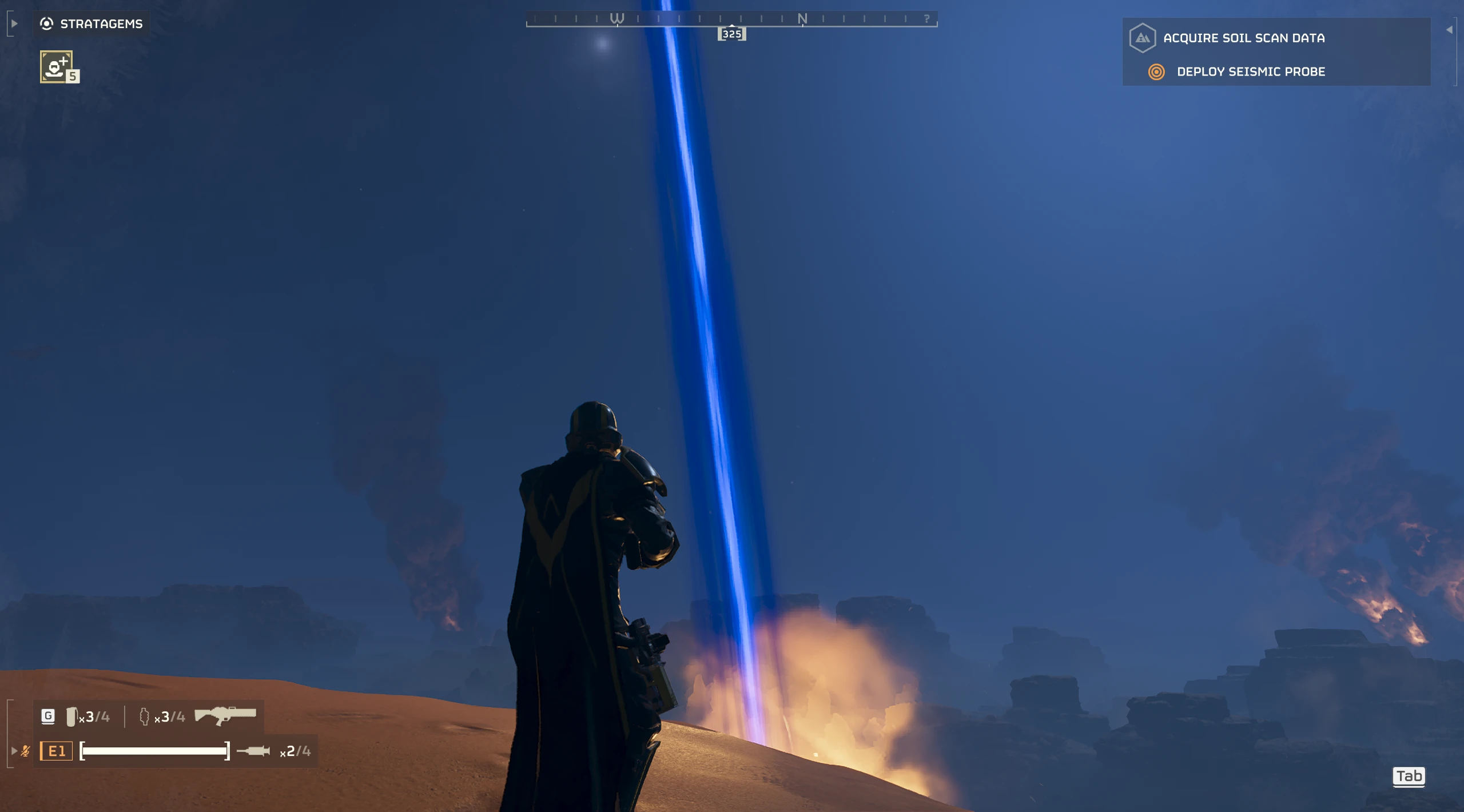Expand the stratagems list arrow
The height and width of the screenshot is (812, 1464).
14,23
